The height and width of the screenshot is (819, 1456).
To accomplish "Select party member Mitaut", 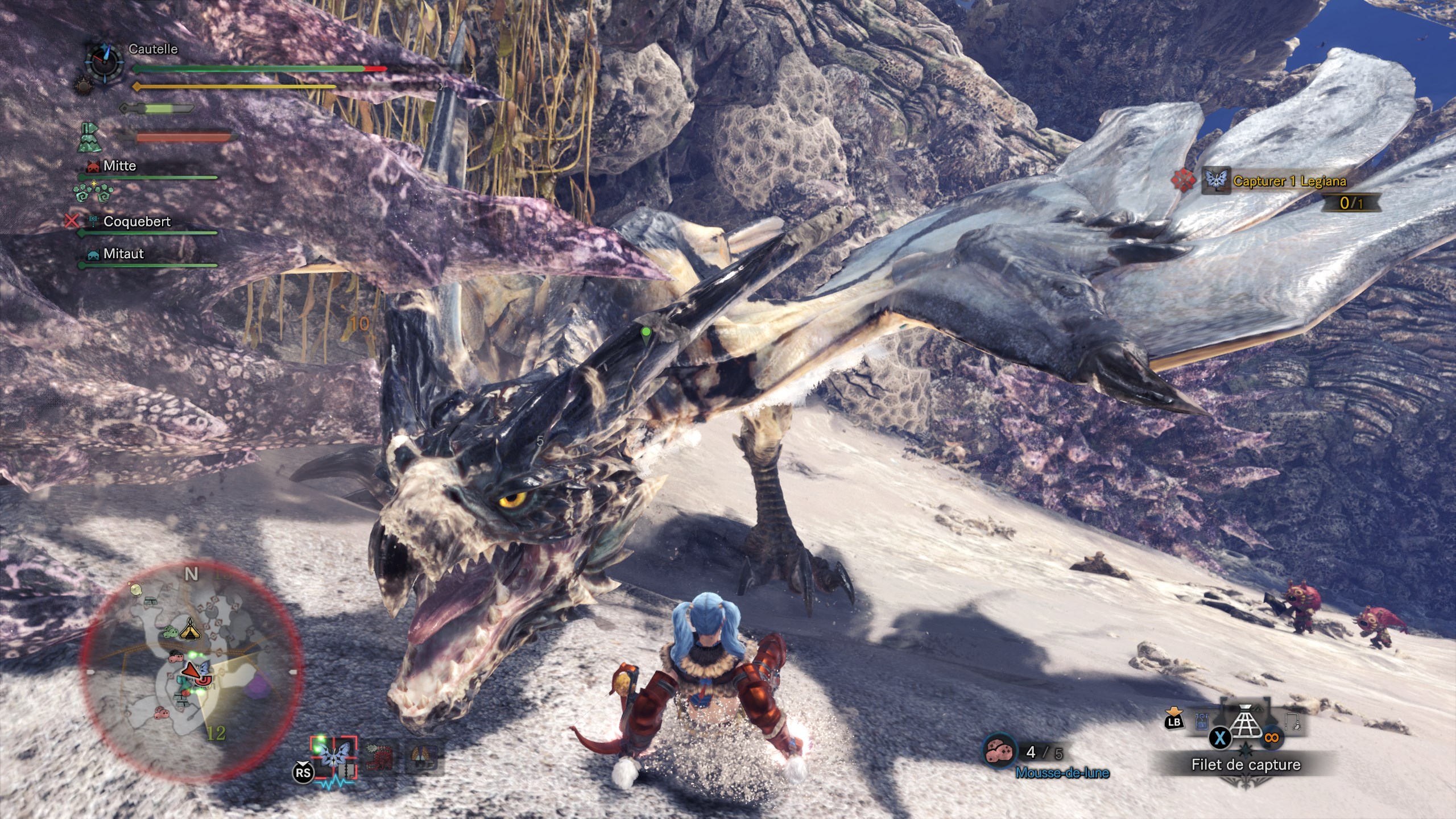I will 123,254.
